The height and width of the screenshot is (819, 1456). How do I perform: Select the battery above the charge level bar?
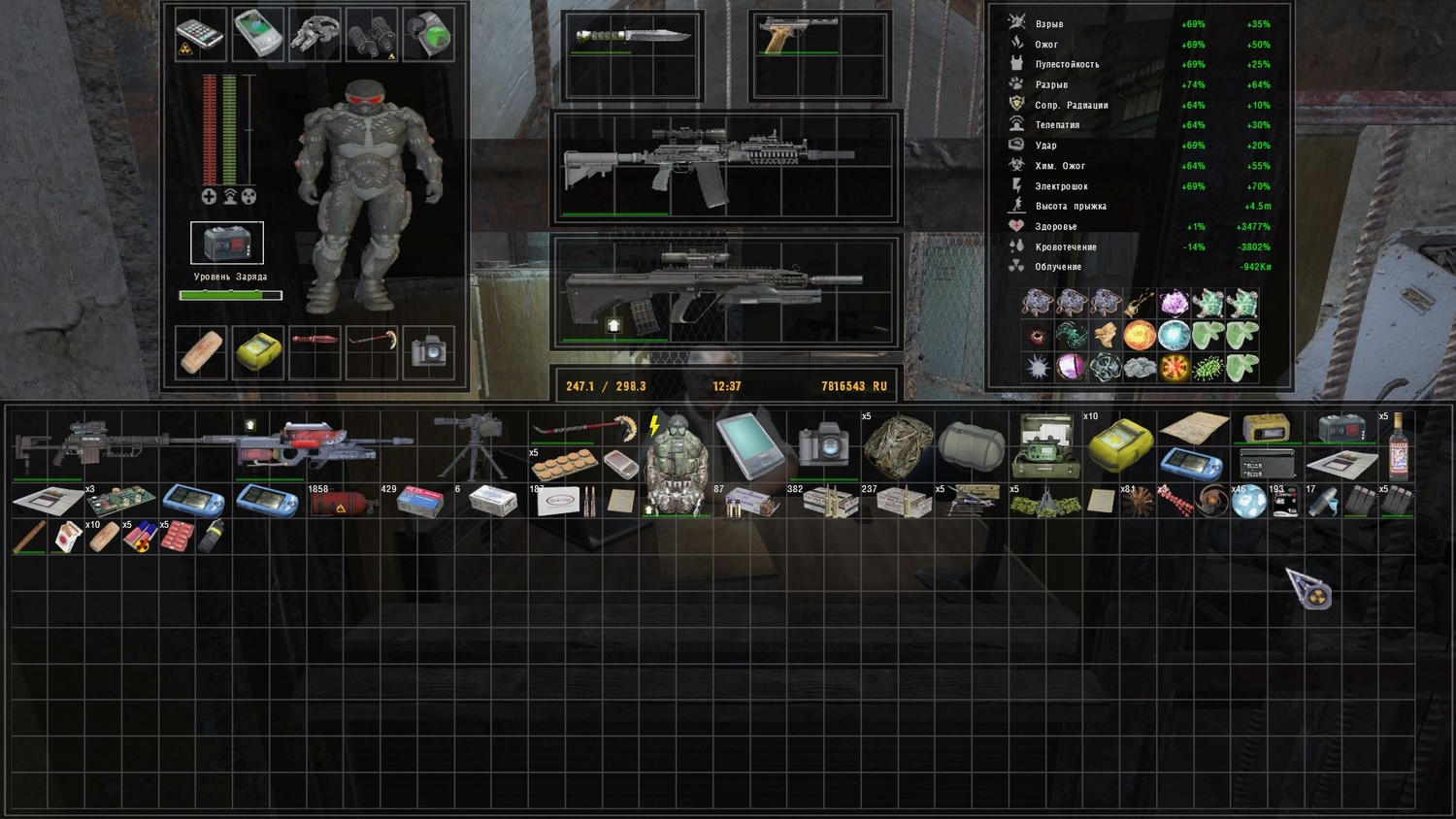tap(227, 243)
